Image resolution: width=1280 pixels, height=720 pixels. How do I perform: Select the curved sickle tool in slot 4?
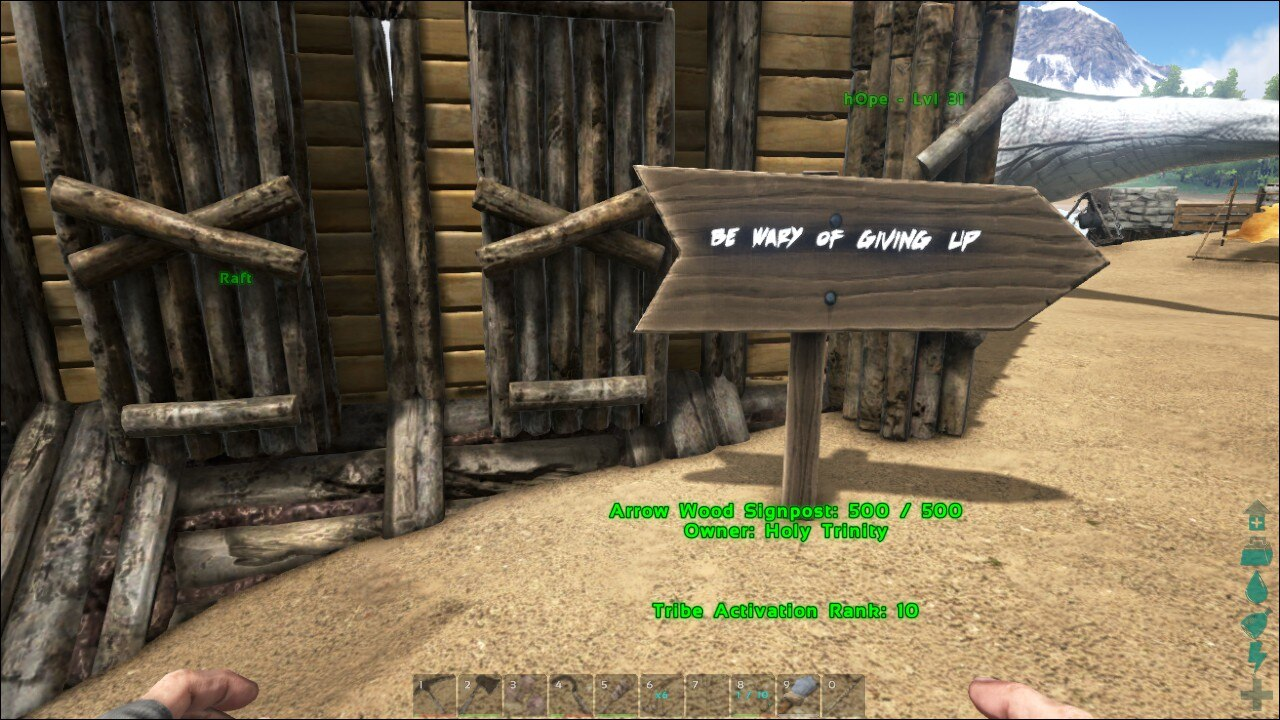point(569,695)
